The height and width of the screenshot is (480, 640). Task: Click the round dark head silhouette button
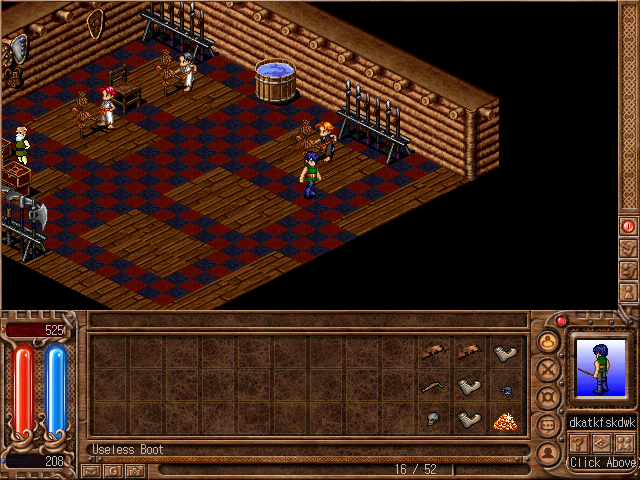coord(548,452)
